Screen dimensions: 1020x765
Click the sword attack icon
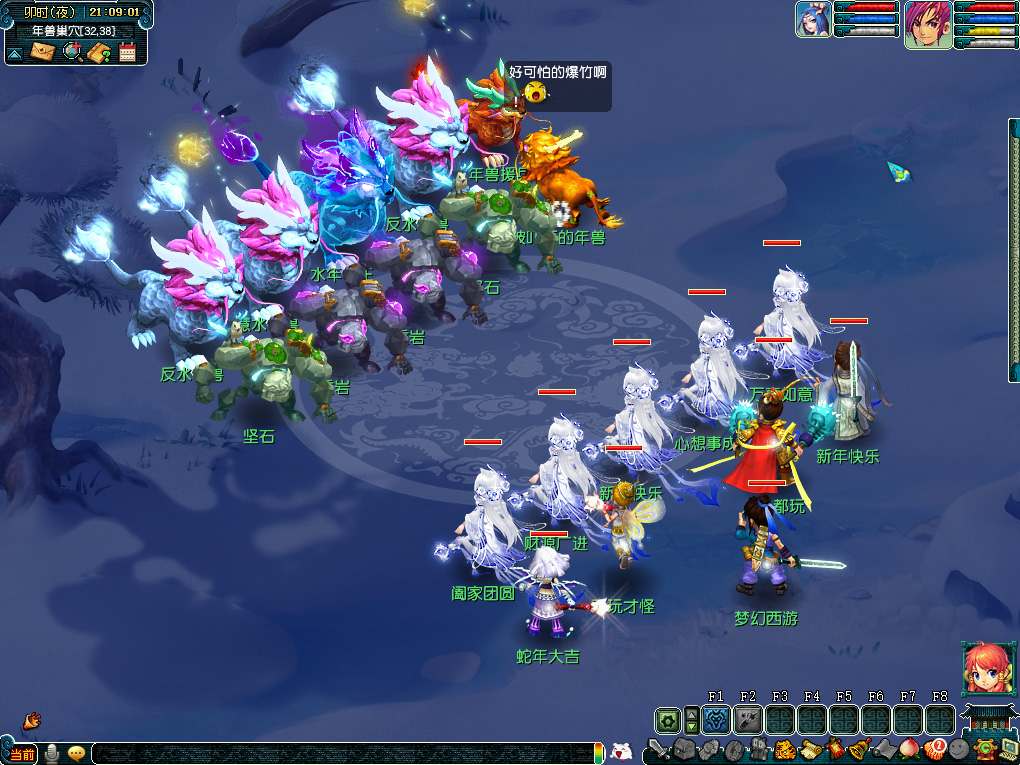tap(658, 749)
